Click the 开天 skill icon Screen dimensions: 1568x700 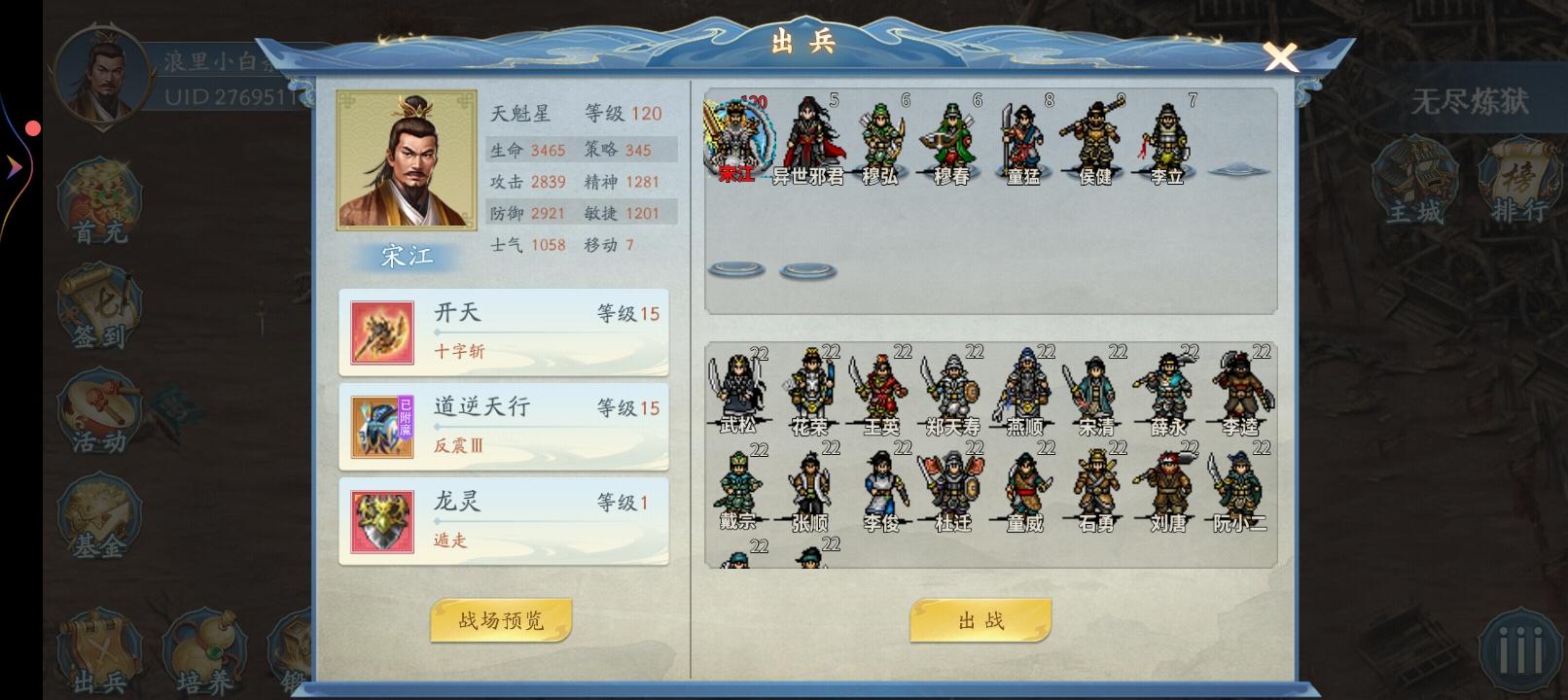(x=380, y=332)
